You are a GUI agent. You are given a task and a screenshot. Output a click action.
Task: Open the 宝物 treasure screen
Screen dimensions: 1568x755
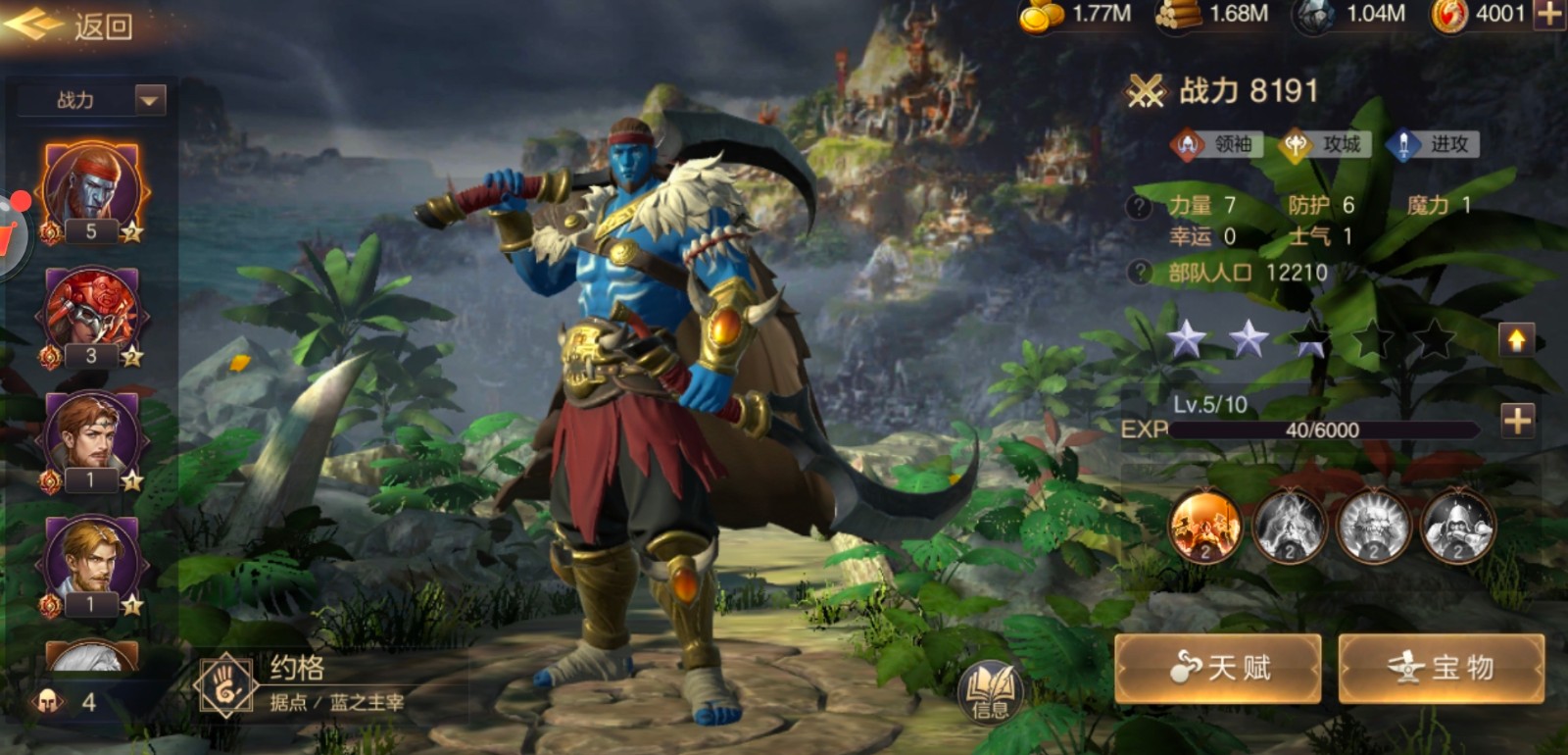coord(1441,668)
